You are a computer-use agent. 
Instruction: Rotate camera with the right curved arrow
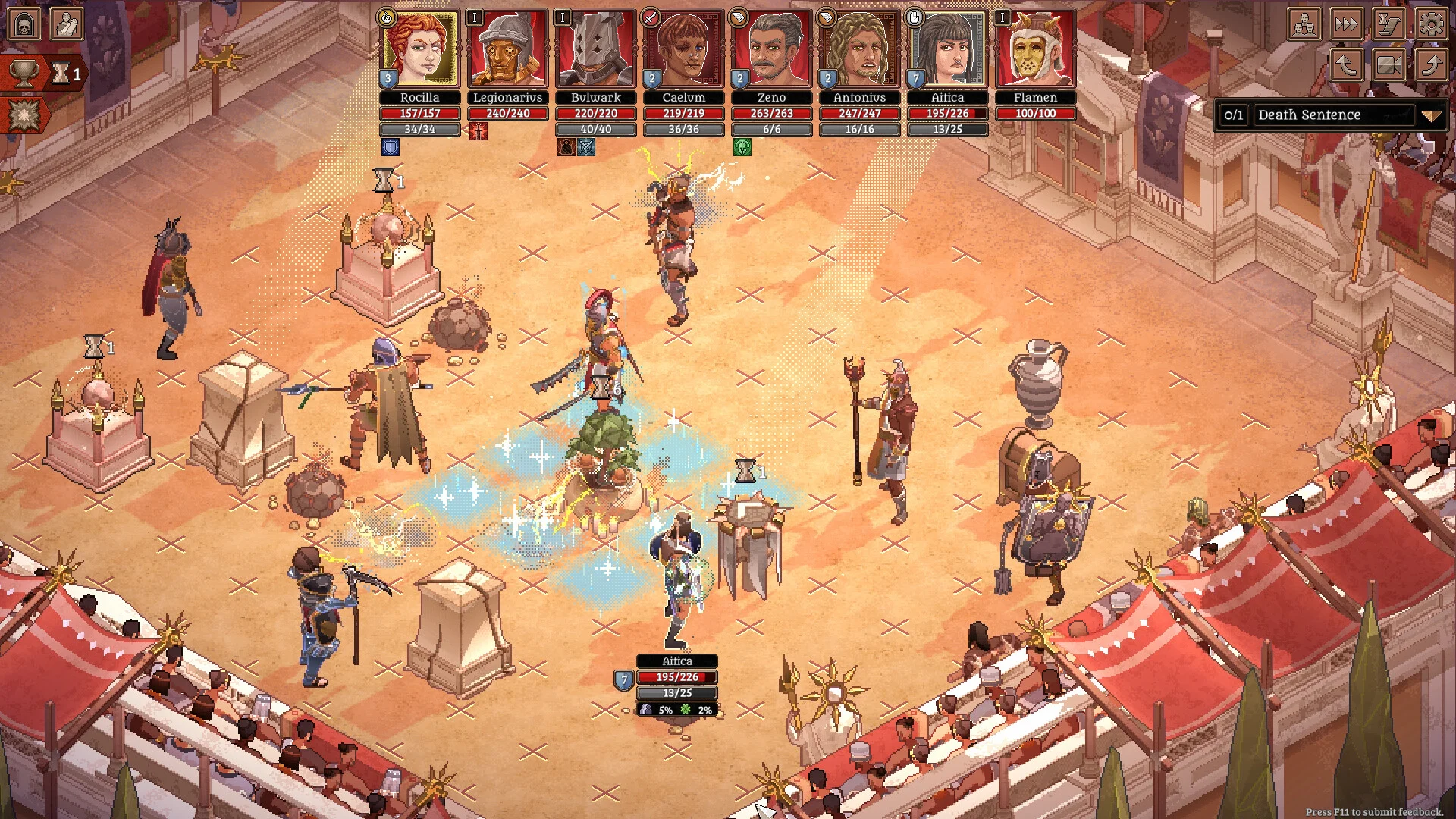(1431, 65)
